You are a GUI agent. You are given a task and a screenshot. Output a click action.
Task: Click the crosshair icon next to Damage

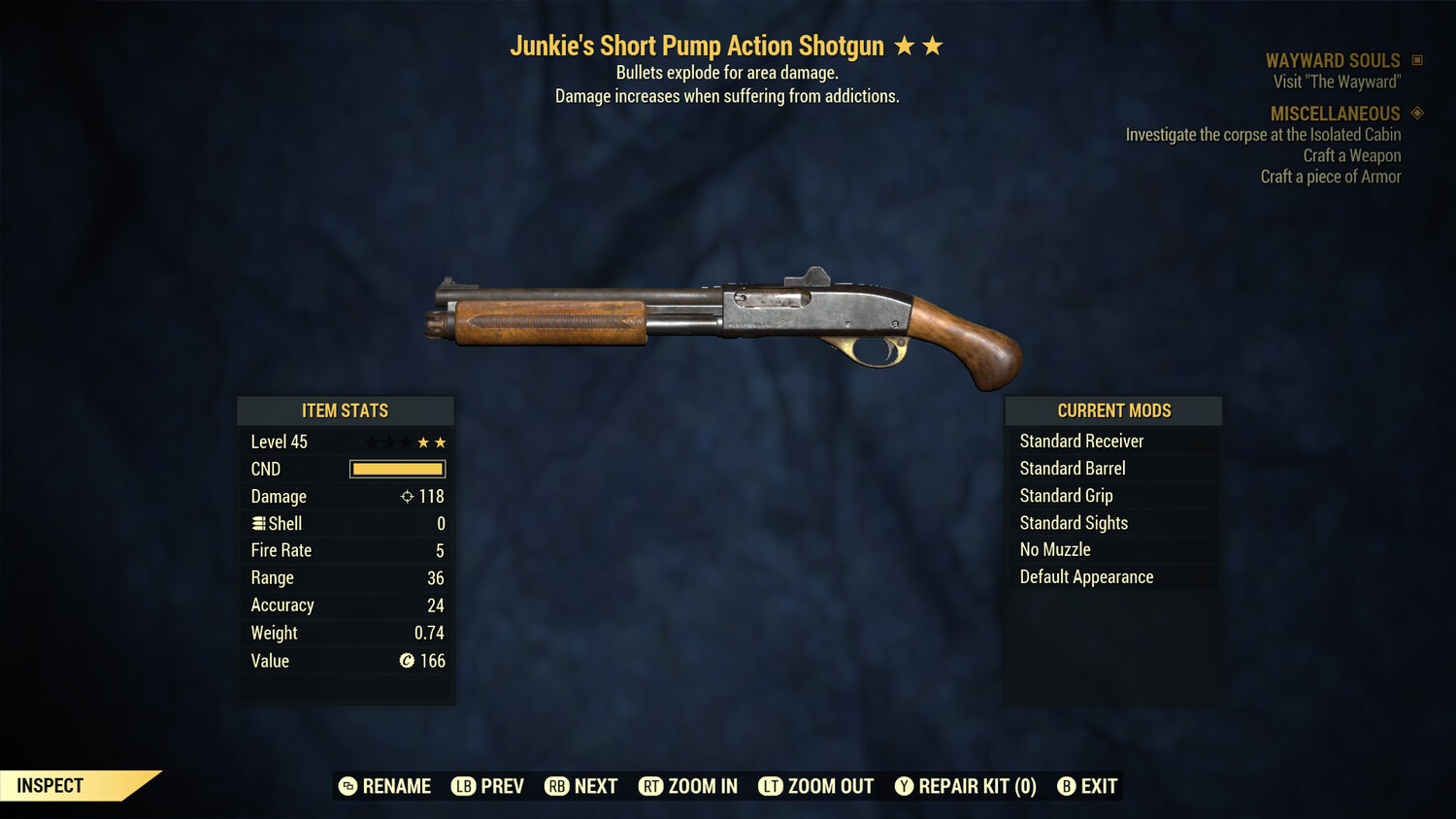tap(406, 496)
